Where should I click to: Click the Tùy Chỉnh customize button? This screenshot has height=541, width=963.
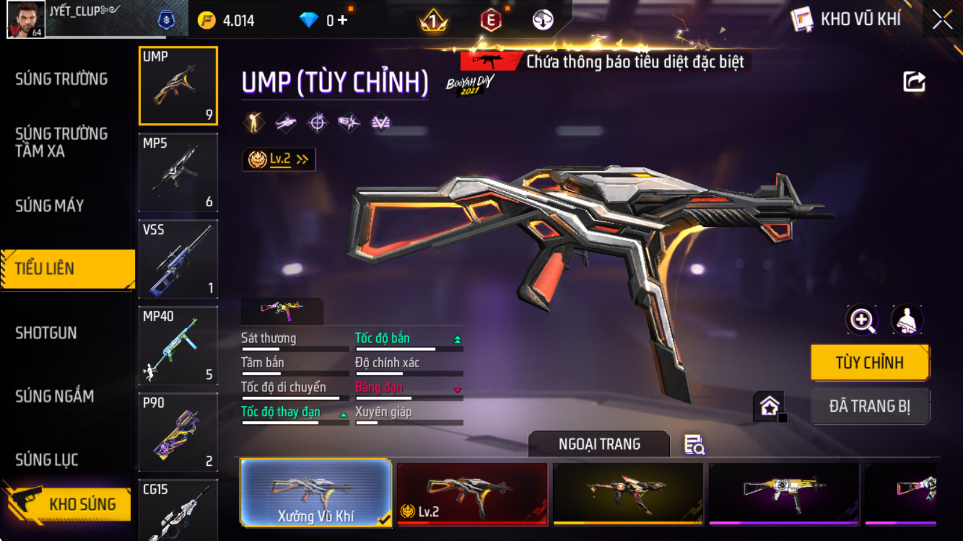[x=869, y=362]
